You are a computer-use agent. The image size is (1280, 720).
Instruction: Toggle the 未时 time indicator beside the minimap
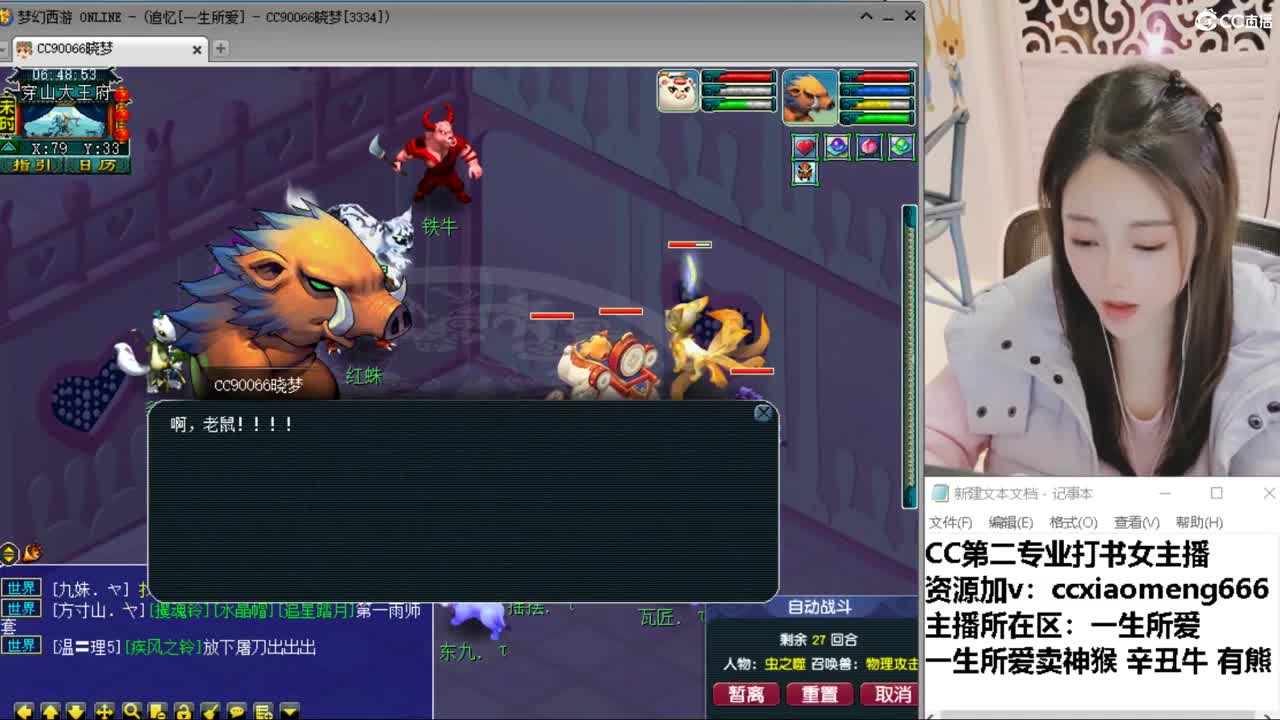pyautogui.click(x=9, y=115)
